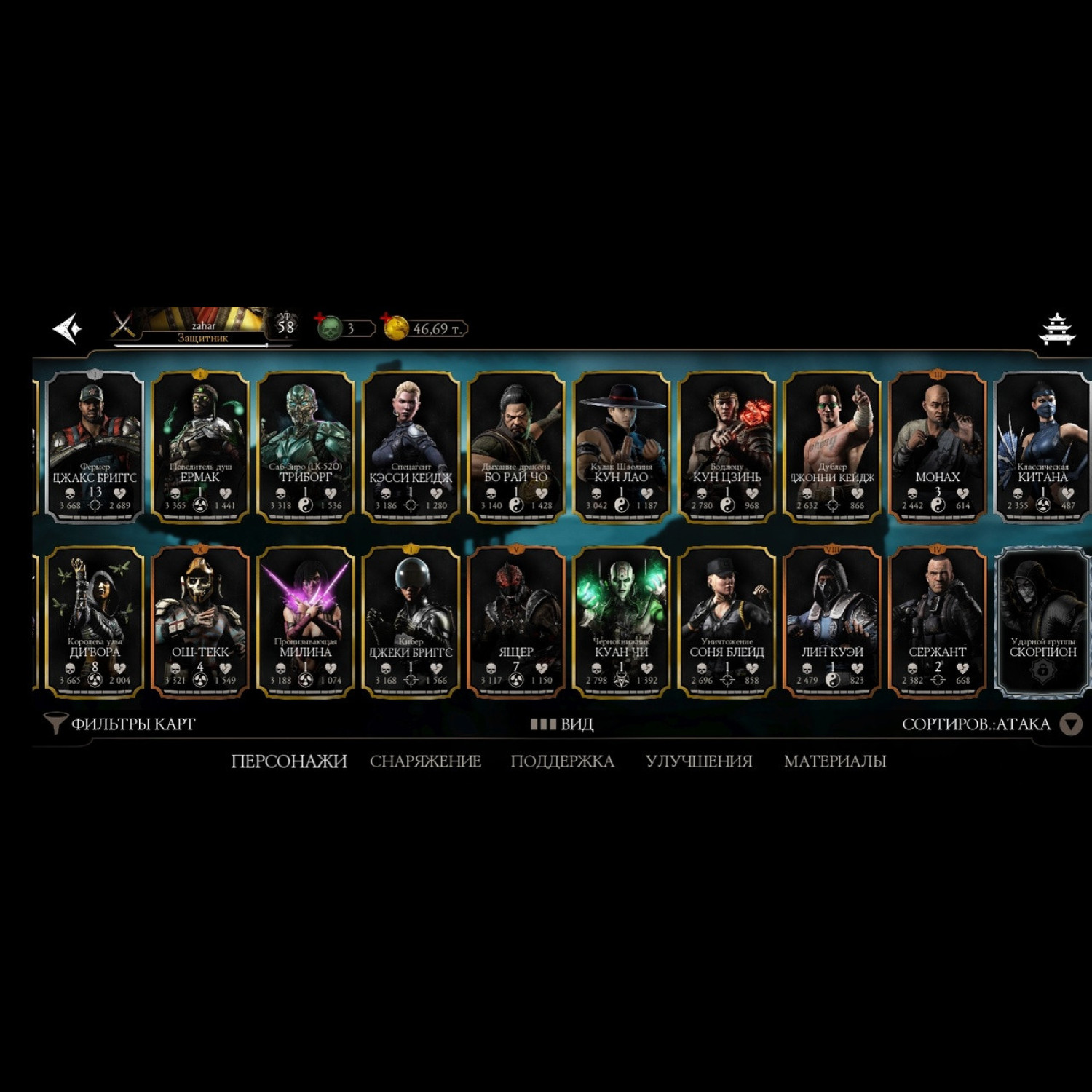1092x1092 pixels.
Task: Toggle the Вид view layout
Action: [x=562, y=724]
